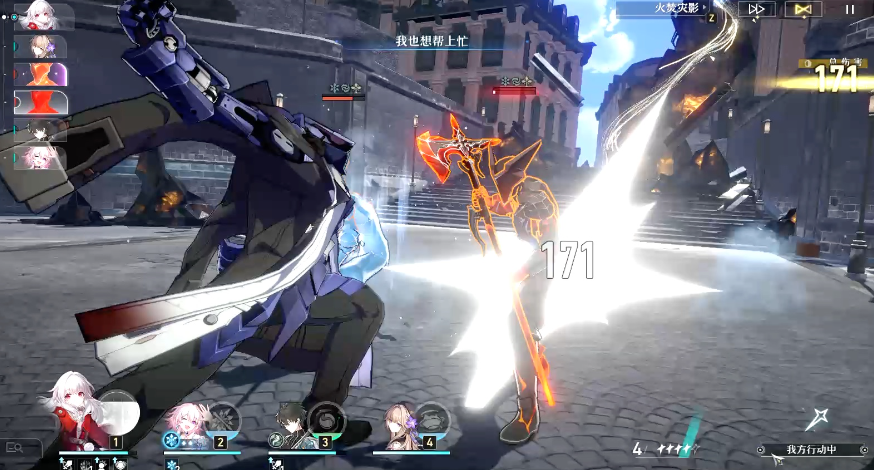Activate the slot 4 character's ultimate icon
The image size is (874, 470).
(x=432, y=416)
